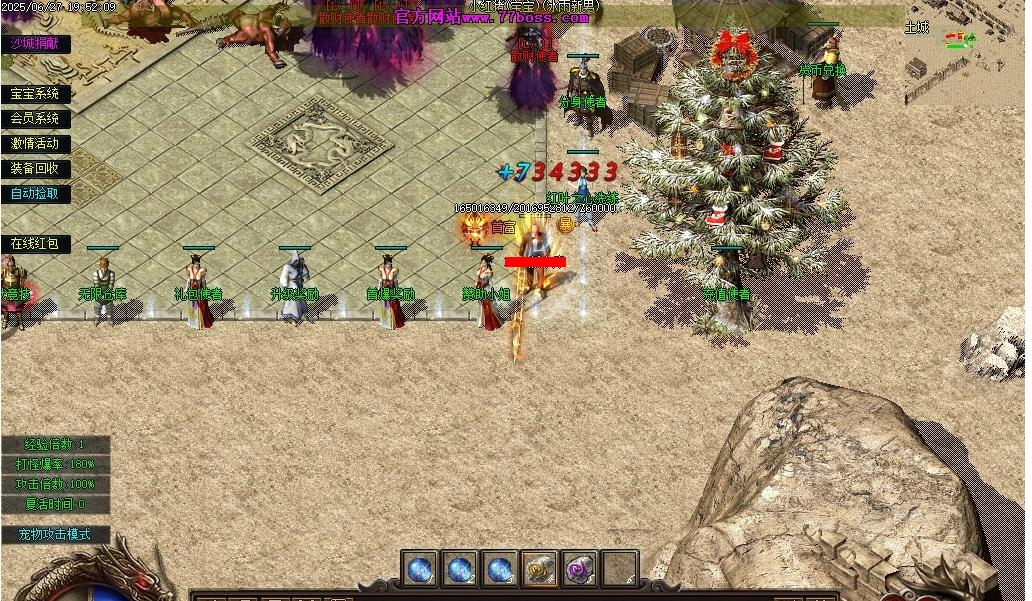Activate the blue orb in hotbar slot 3
The height and width of the screenshot is (601, 1032).
[500, 569]
